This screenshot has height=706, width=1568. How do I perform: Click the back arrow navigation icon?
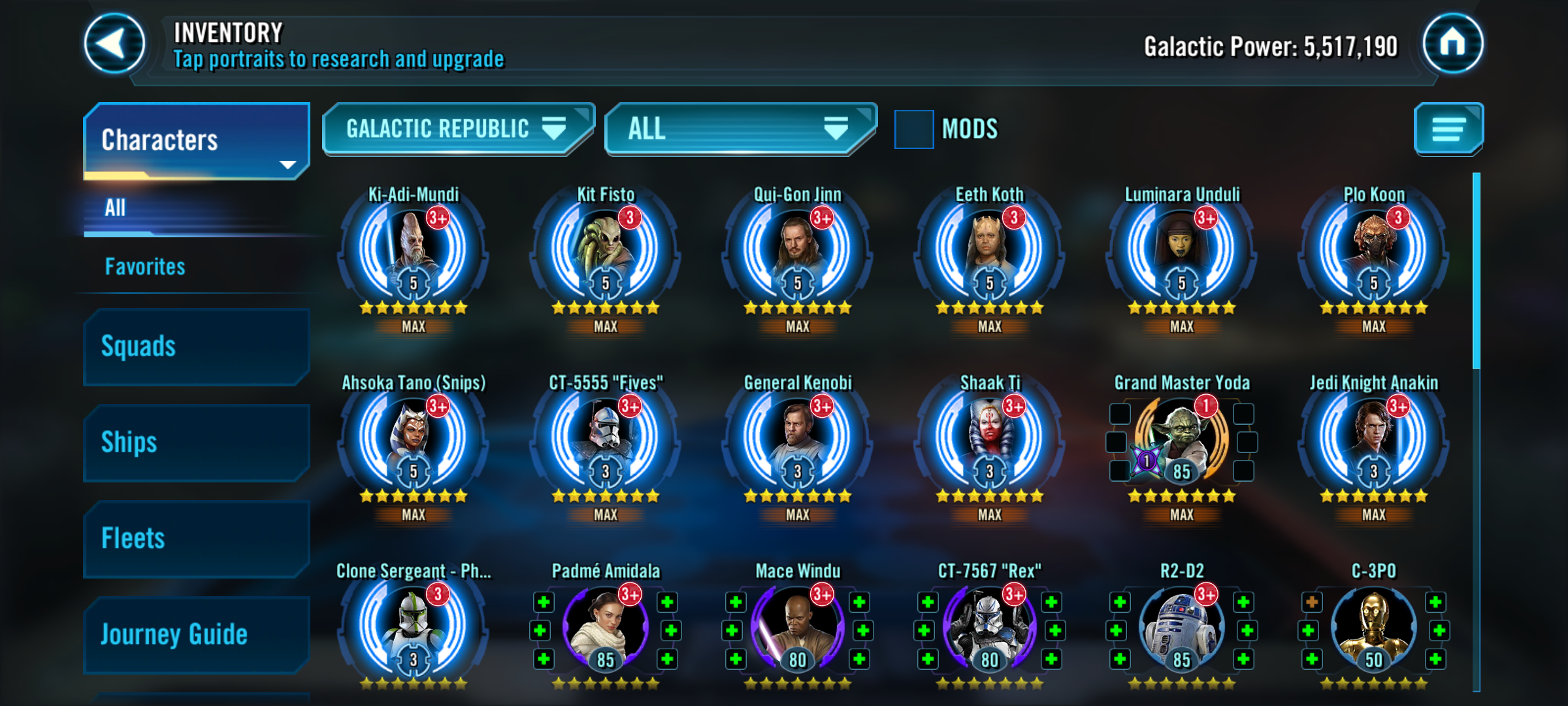(x=113, y=44)
